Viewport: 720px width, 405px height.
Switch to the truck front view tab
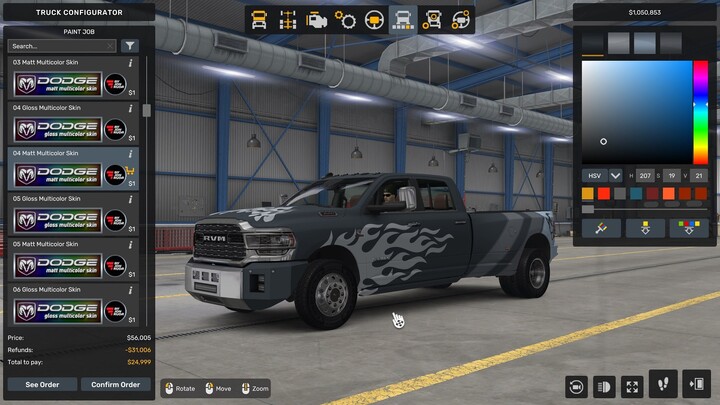coord(259,19)
